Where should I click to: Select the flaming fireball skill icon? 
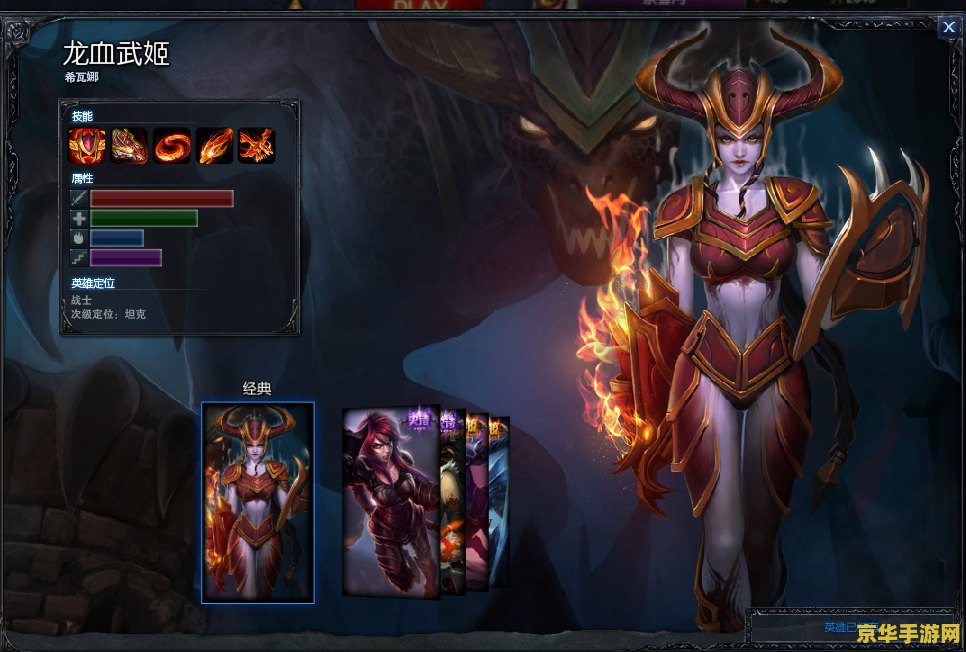214,146
